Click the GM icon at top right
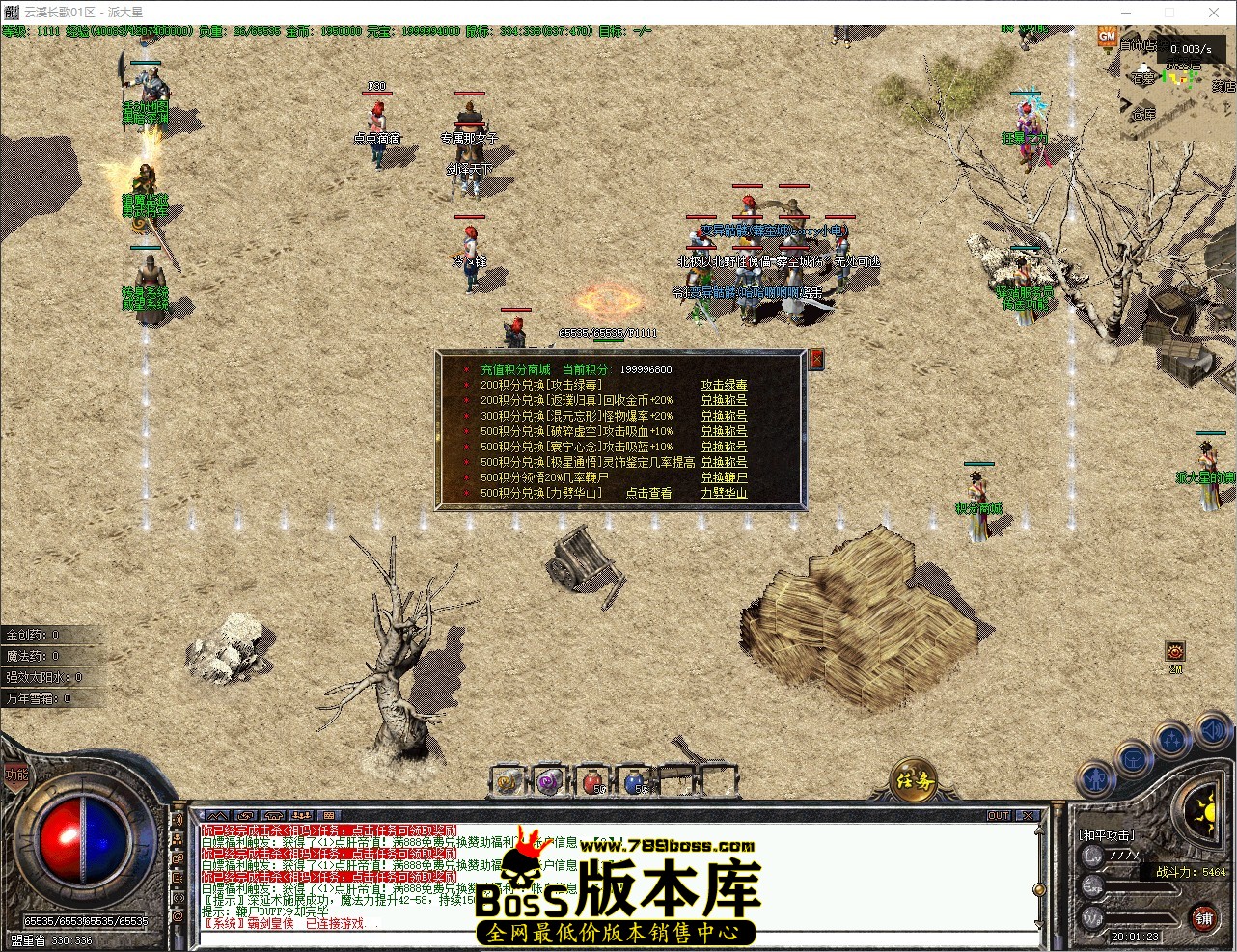 pos(1107,36)
